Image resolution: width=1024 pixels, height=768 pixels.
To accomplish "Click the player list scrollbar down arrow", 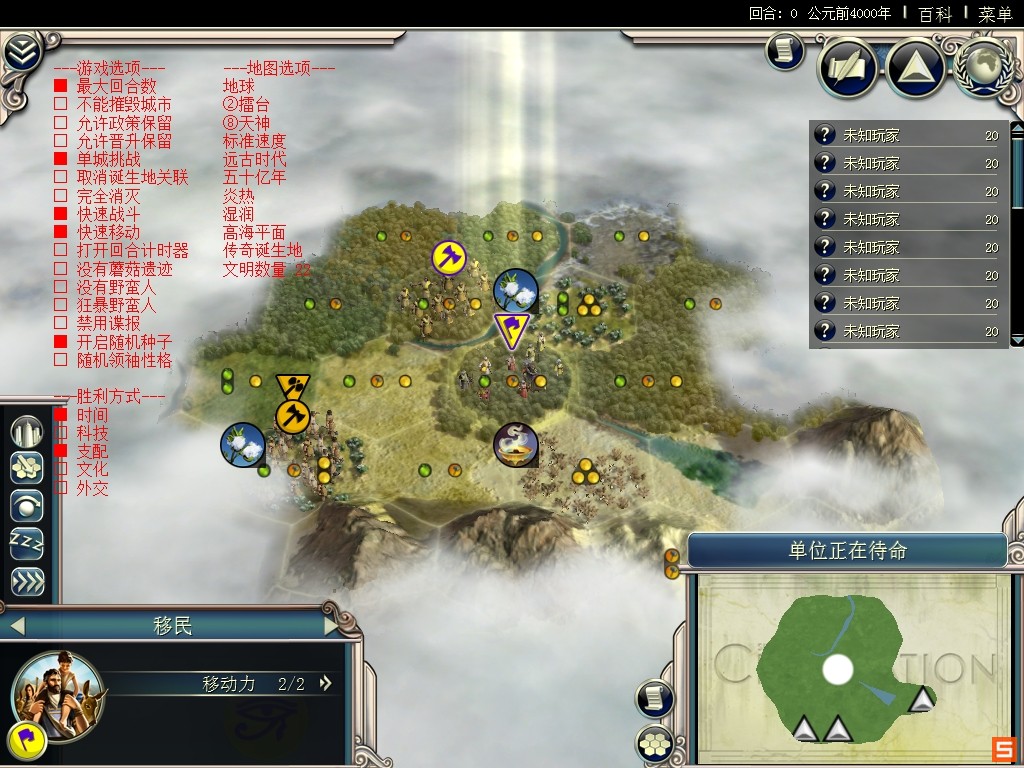I will [1017, 340].
